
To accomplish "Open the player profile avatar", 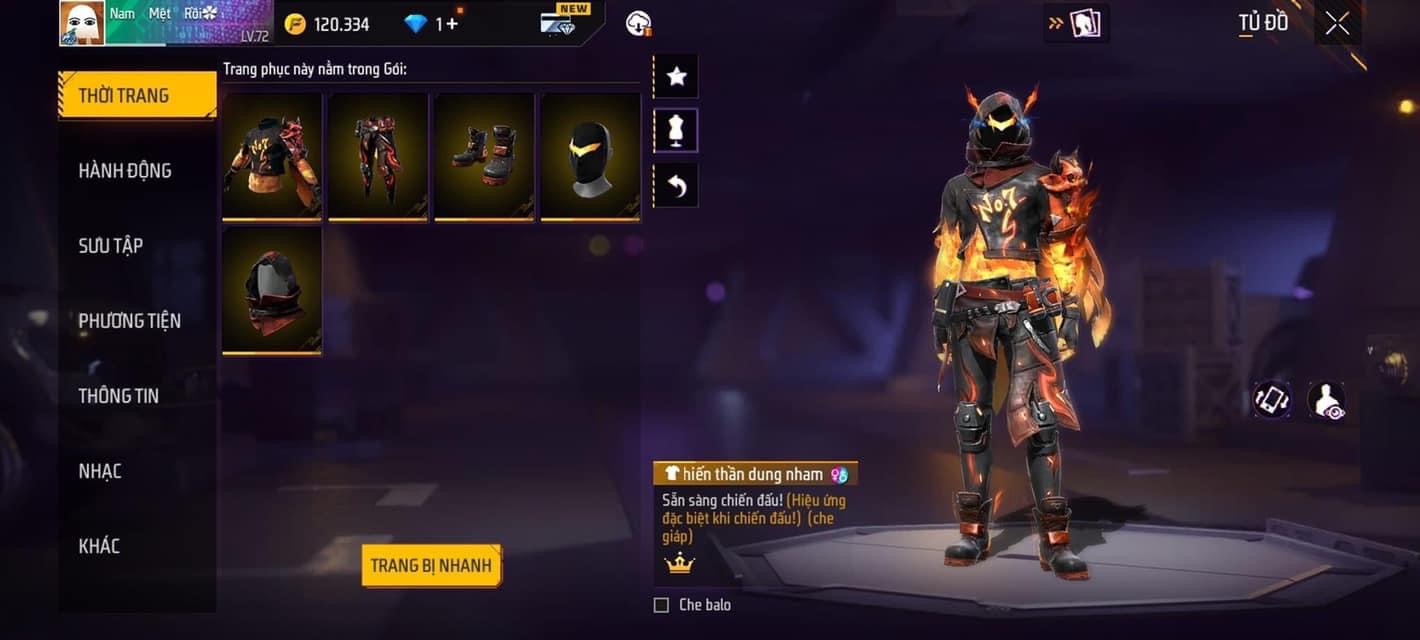I will [x=82, y=23].
